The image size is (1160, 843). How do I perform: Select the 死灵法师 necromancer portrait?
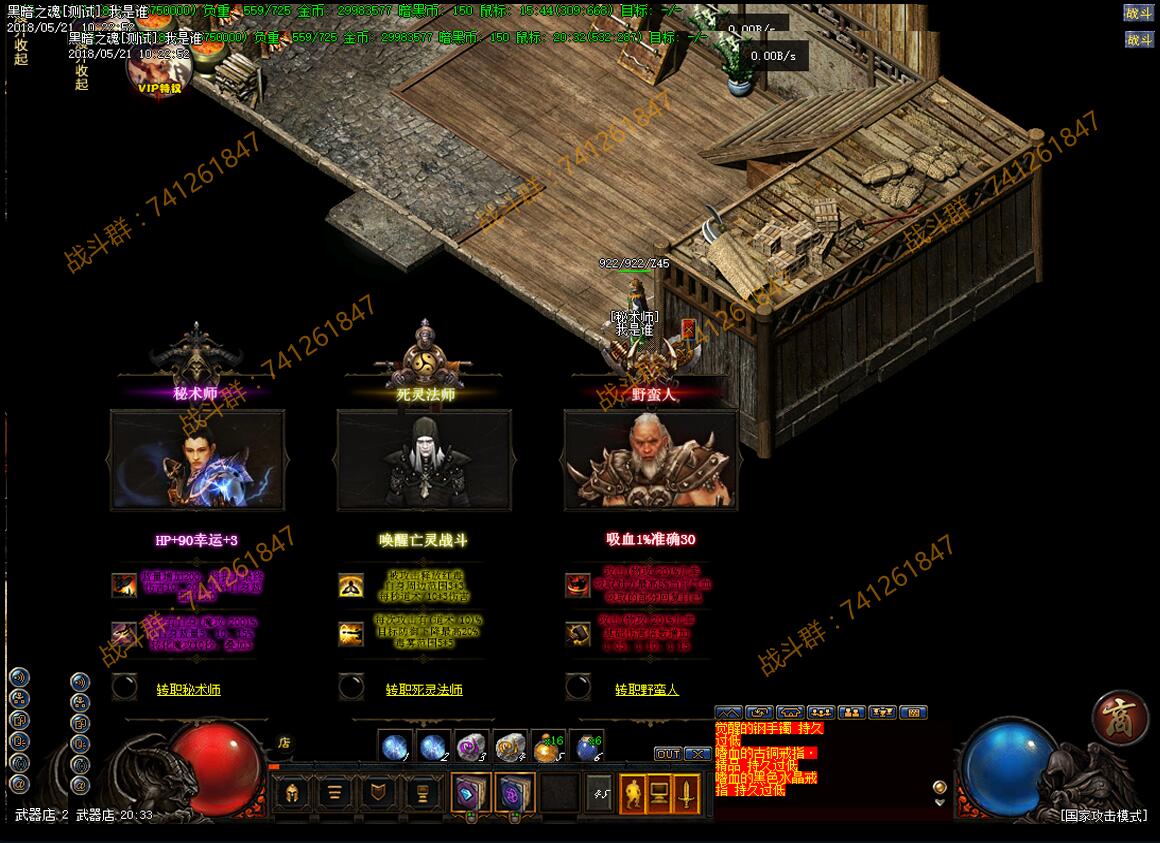click(424, 460)
